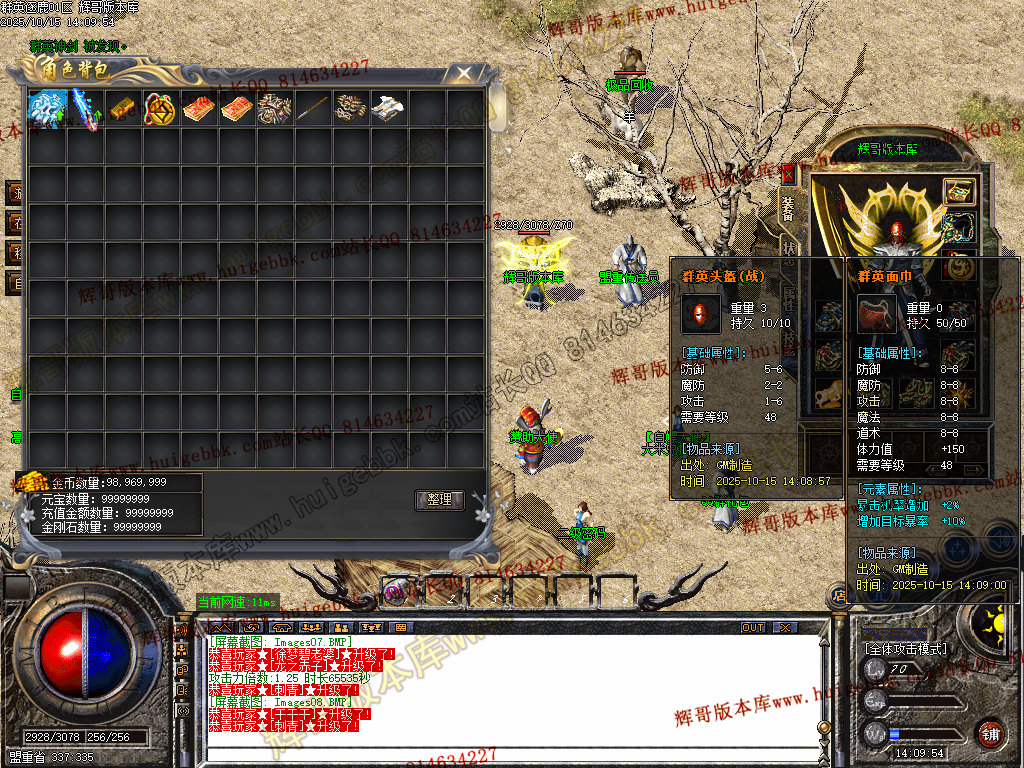The image size is (1024, 768).
Task: Select the ice-blue crystal item in the bag
Action: (x=47, y=109)
